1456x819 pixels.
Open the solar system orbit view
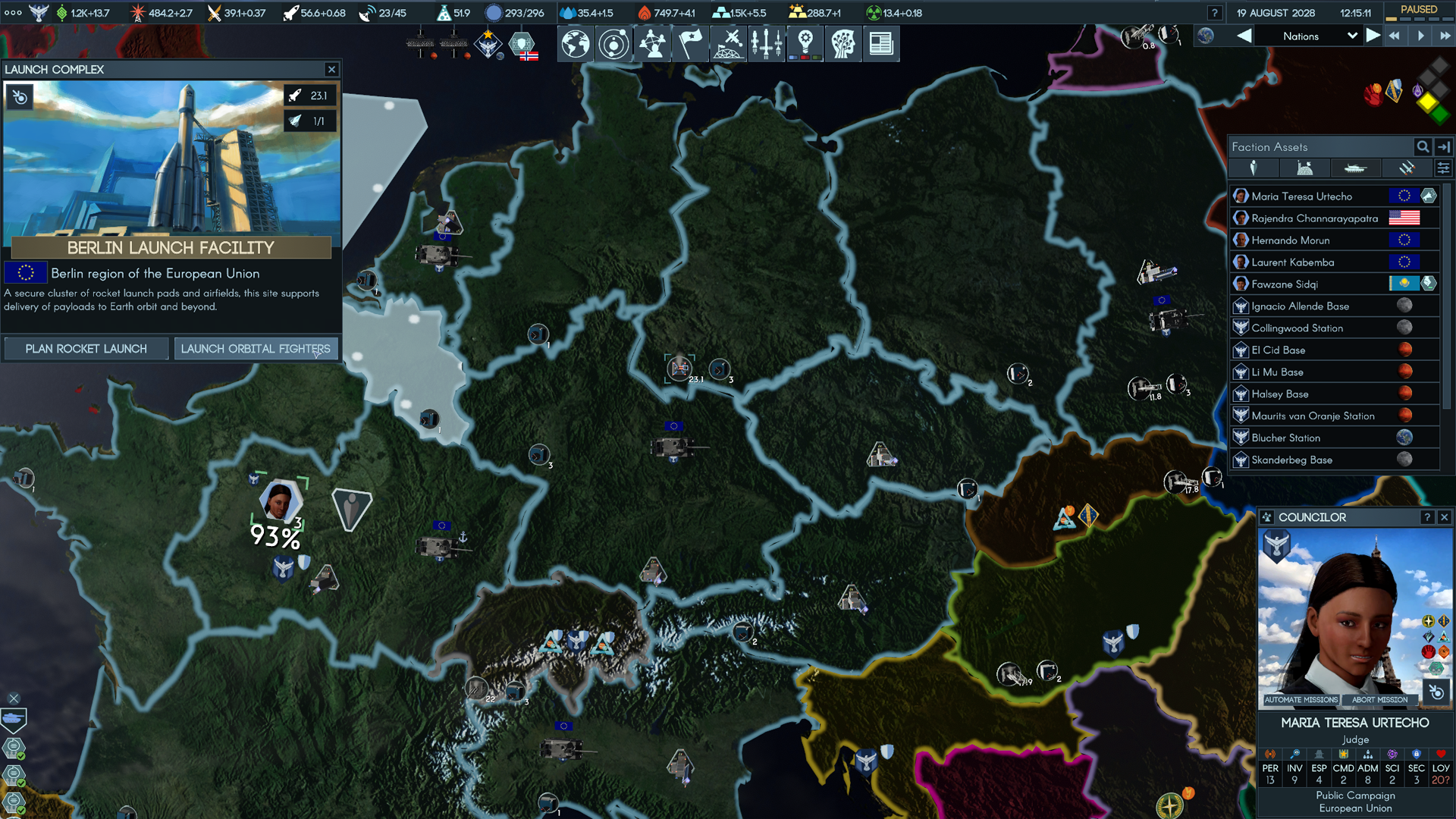(x=613, y=43)
